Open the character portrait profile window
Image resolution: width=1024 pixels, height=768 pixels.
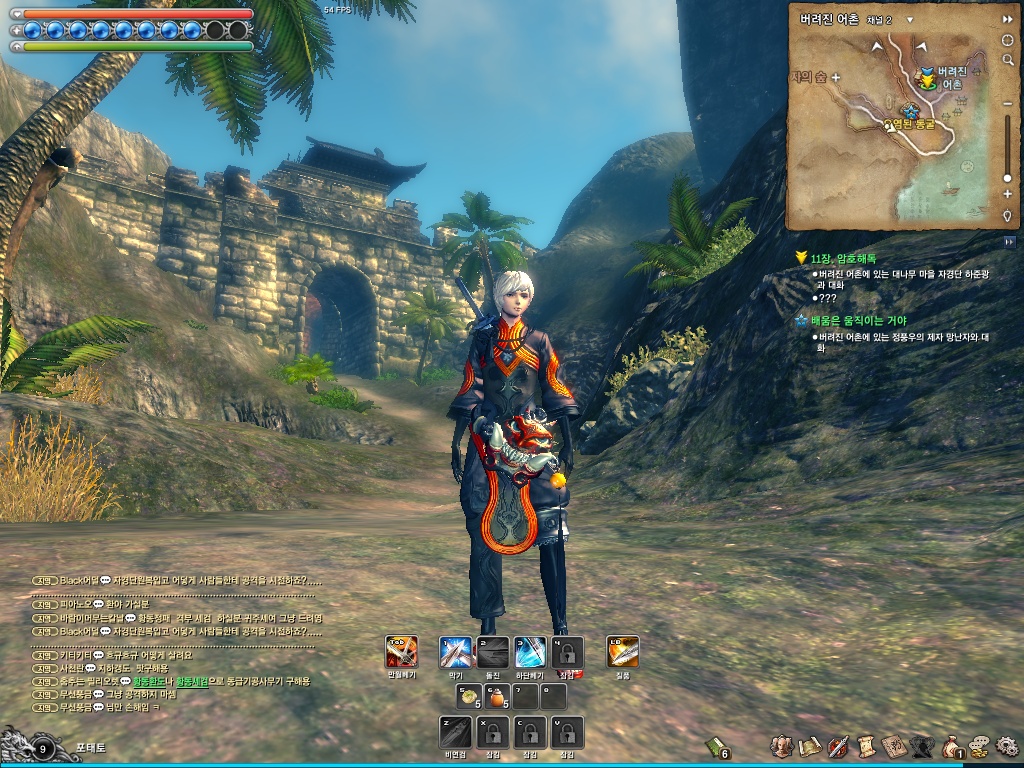[782, 746]
